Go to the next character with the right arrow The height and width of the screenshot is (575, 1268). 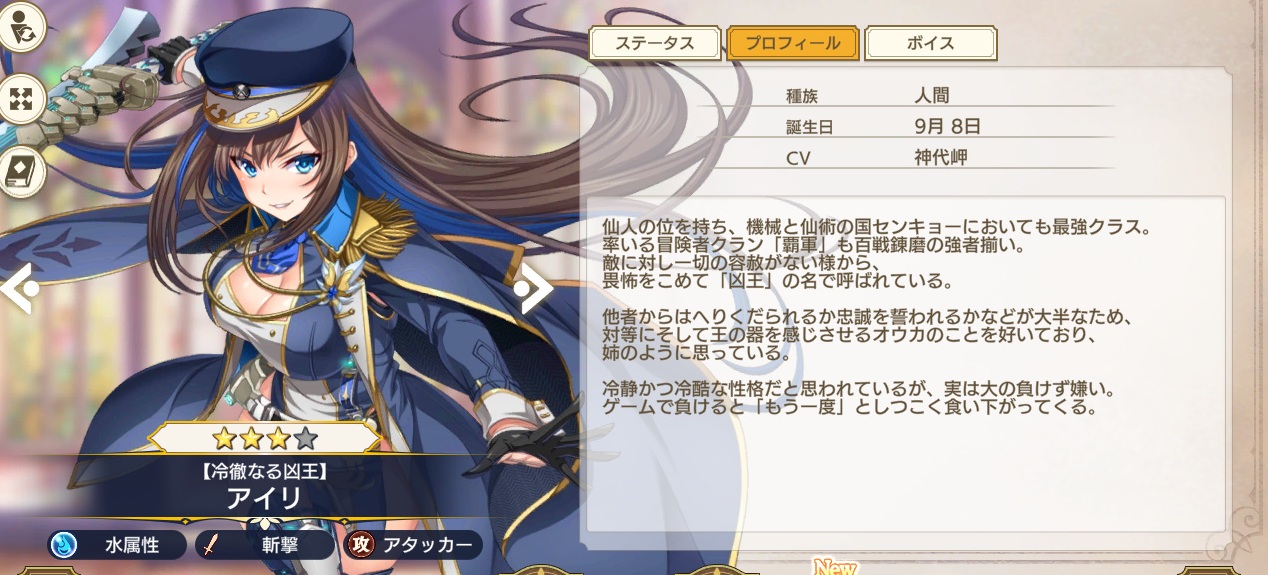pyautogui.click(x=534, y=288)
